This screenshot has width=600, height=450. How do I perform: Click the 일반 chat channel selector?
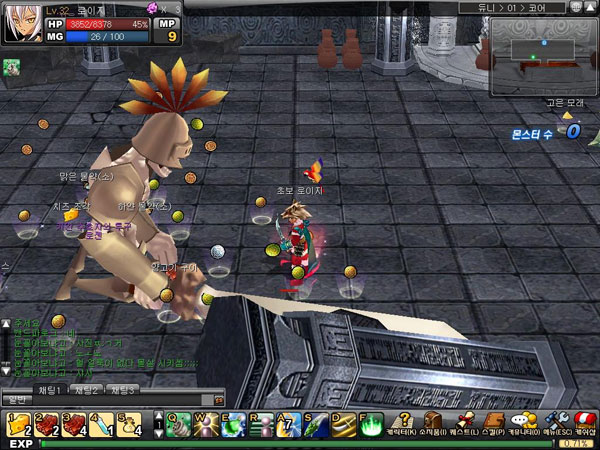pos(17,400)
